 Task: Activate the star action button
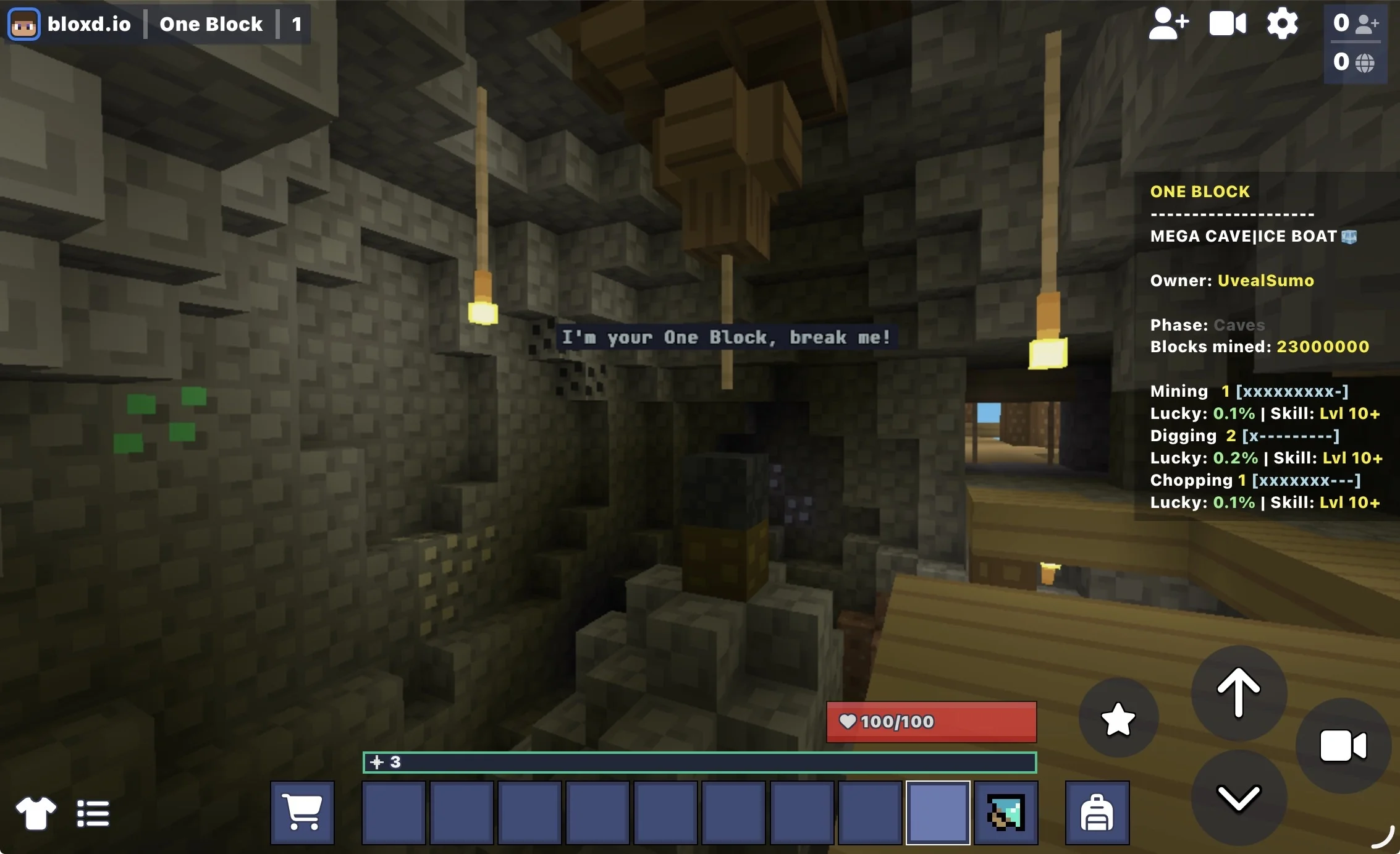[x=1118, y=719]
